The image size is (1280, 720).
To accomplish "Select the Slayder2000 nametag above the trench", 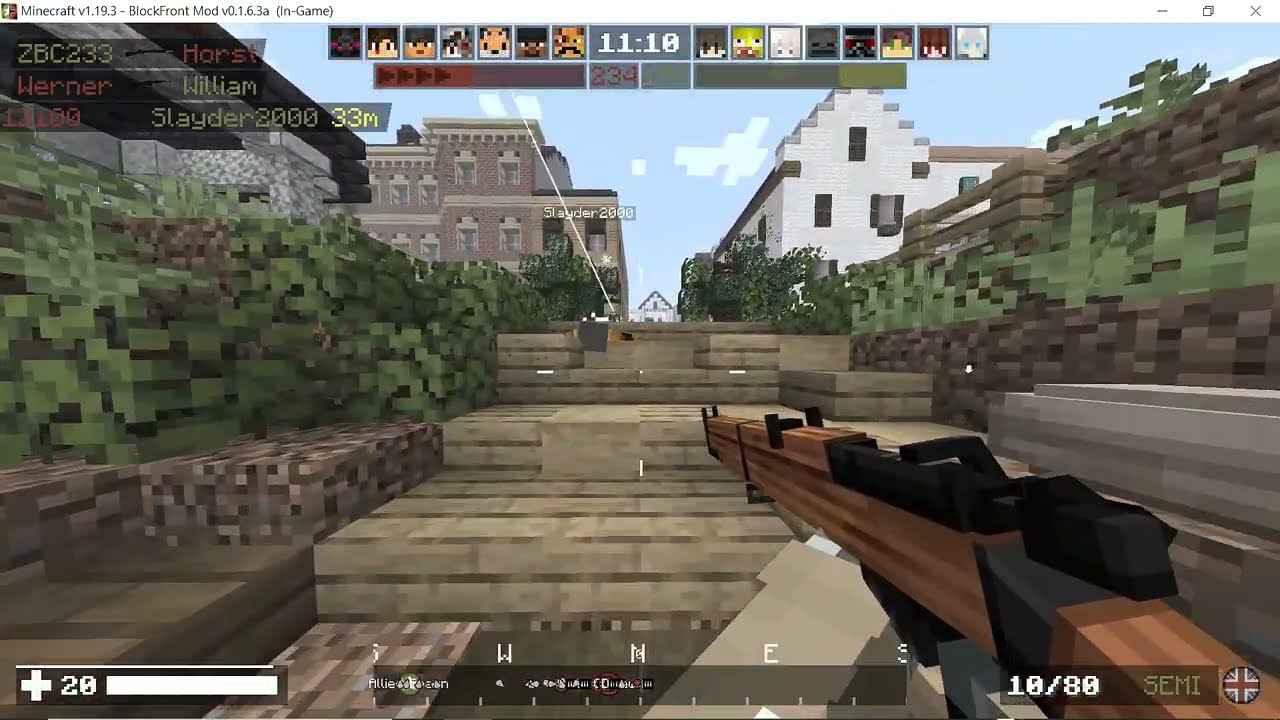I will [587, 212].
